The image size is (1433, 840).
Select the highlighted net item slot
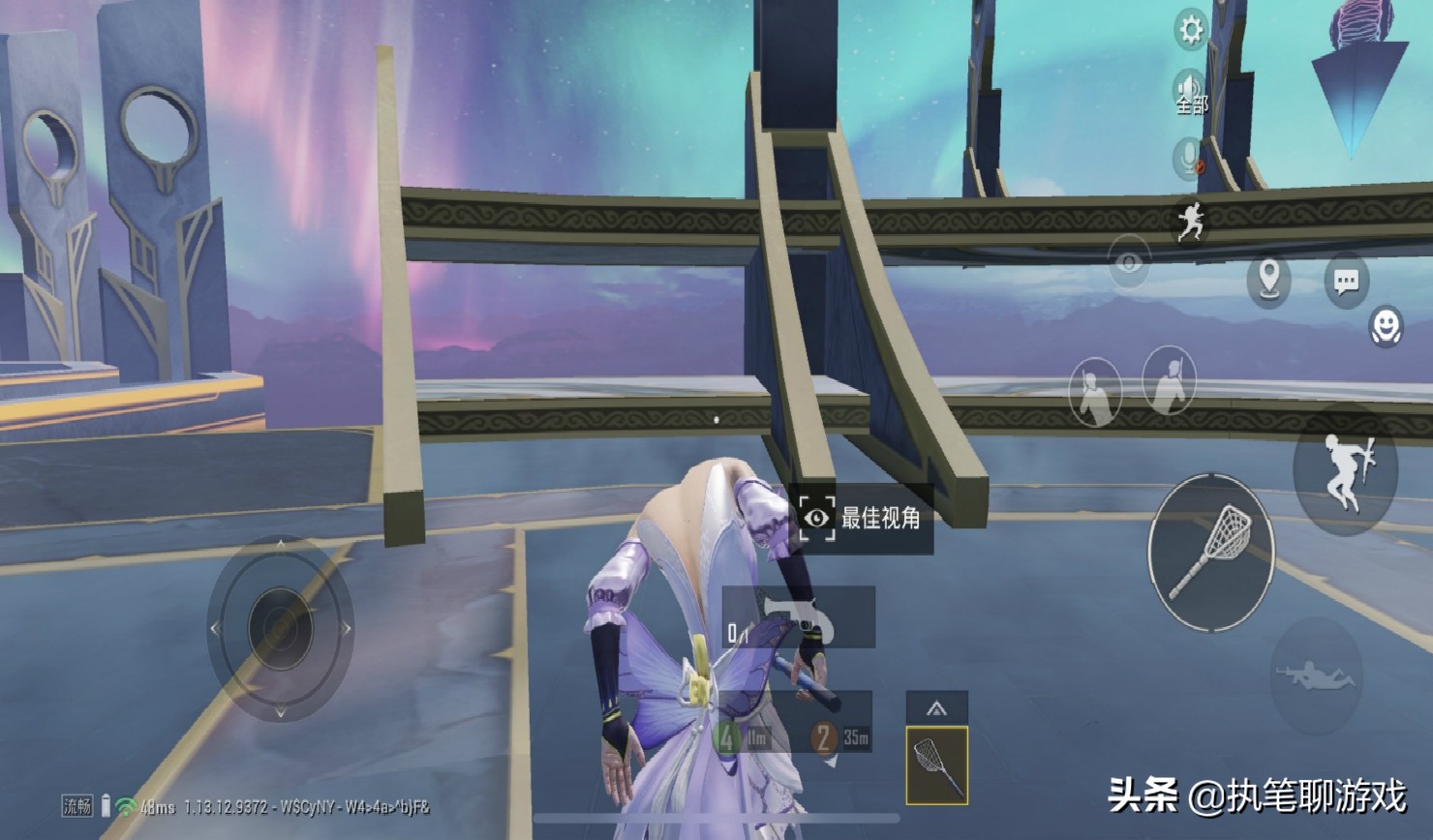[936, 765]
